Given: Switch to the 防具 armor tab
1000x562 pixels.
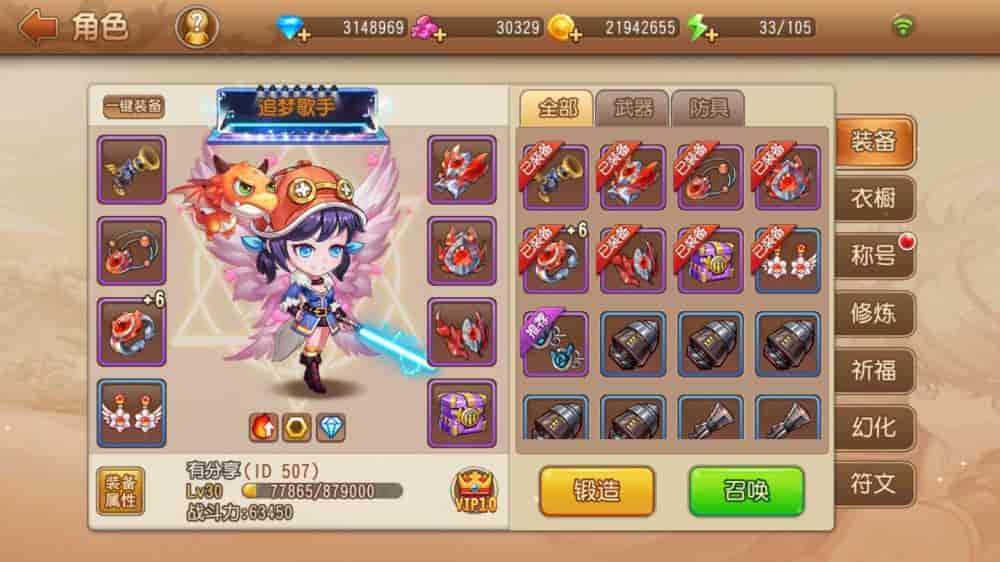Looking at the screenshot, I should click(707, 109).
